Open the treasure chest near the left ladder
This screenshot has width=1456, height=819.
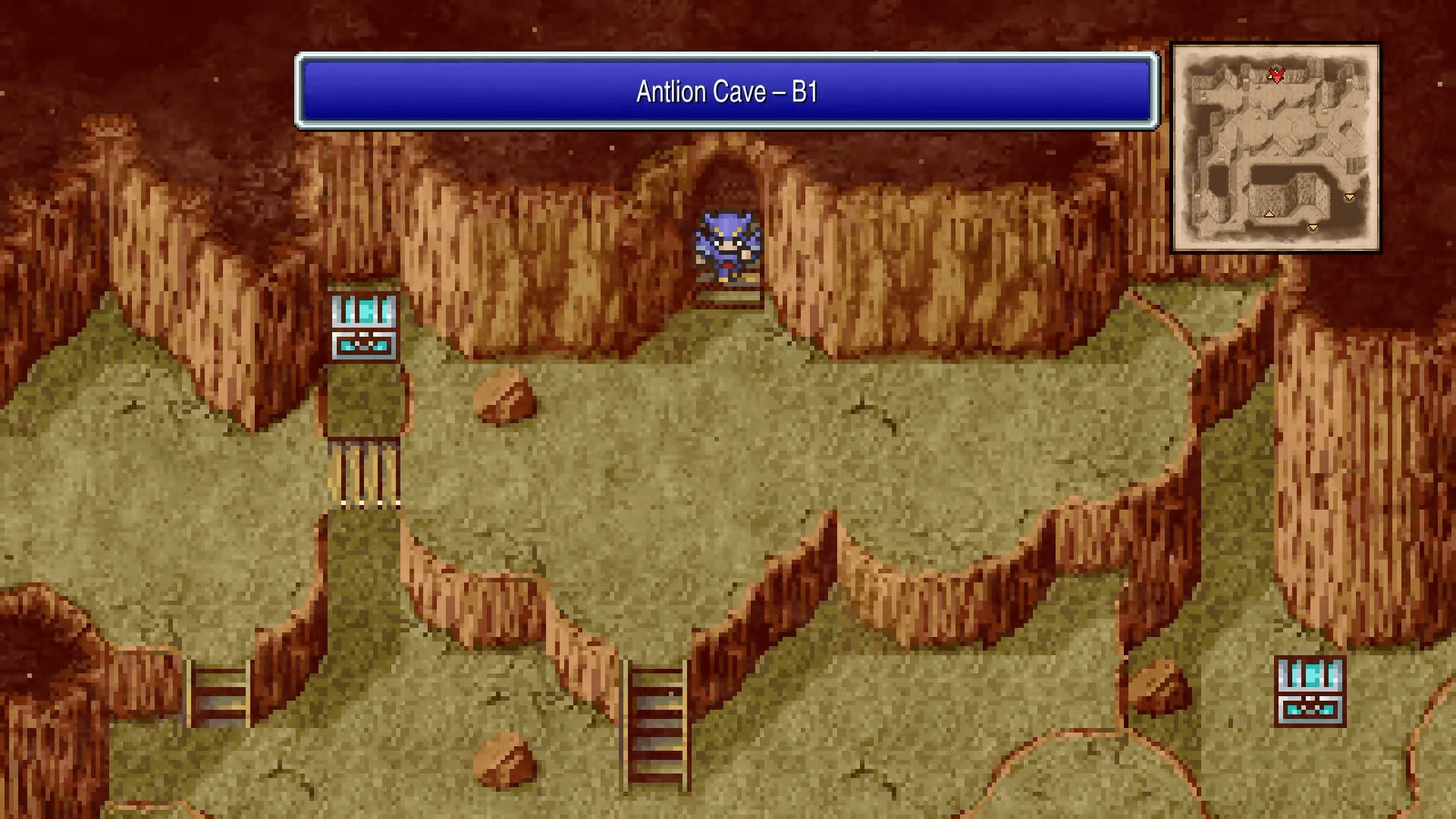[x=364, y=326]
